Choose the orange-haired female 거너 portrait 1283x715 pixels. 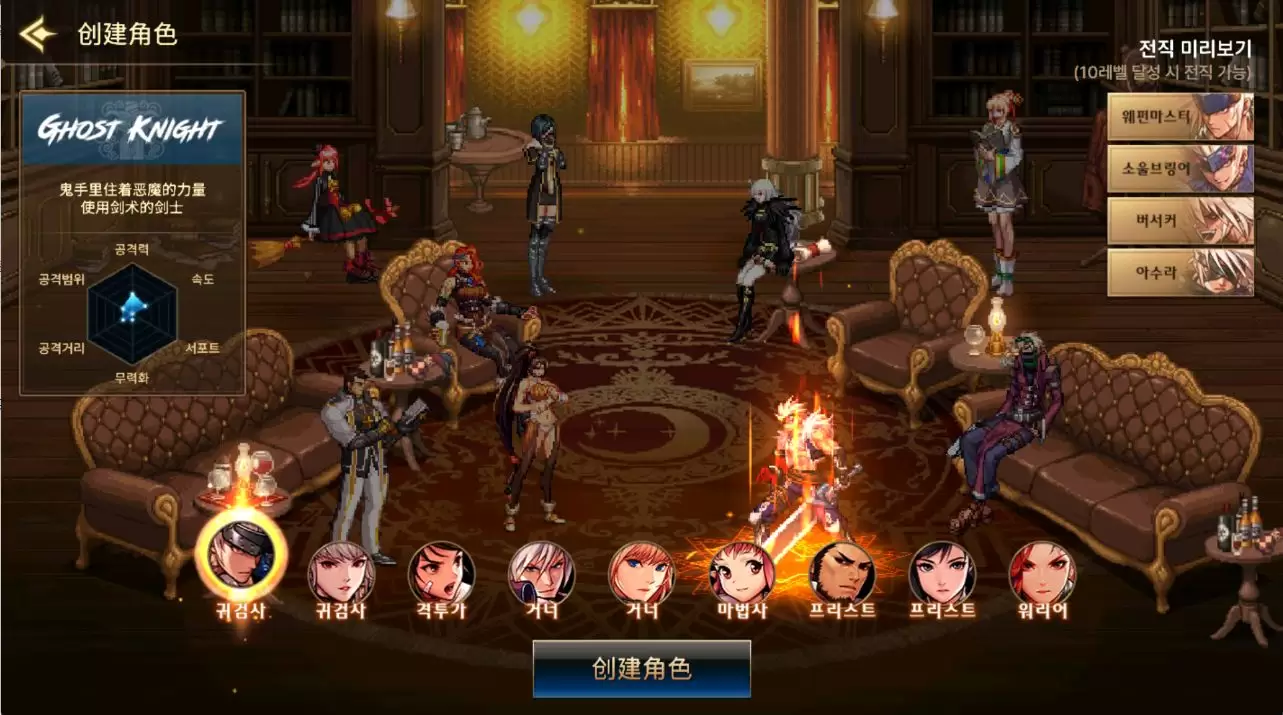coord(641,573)
